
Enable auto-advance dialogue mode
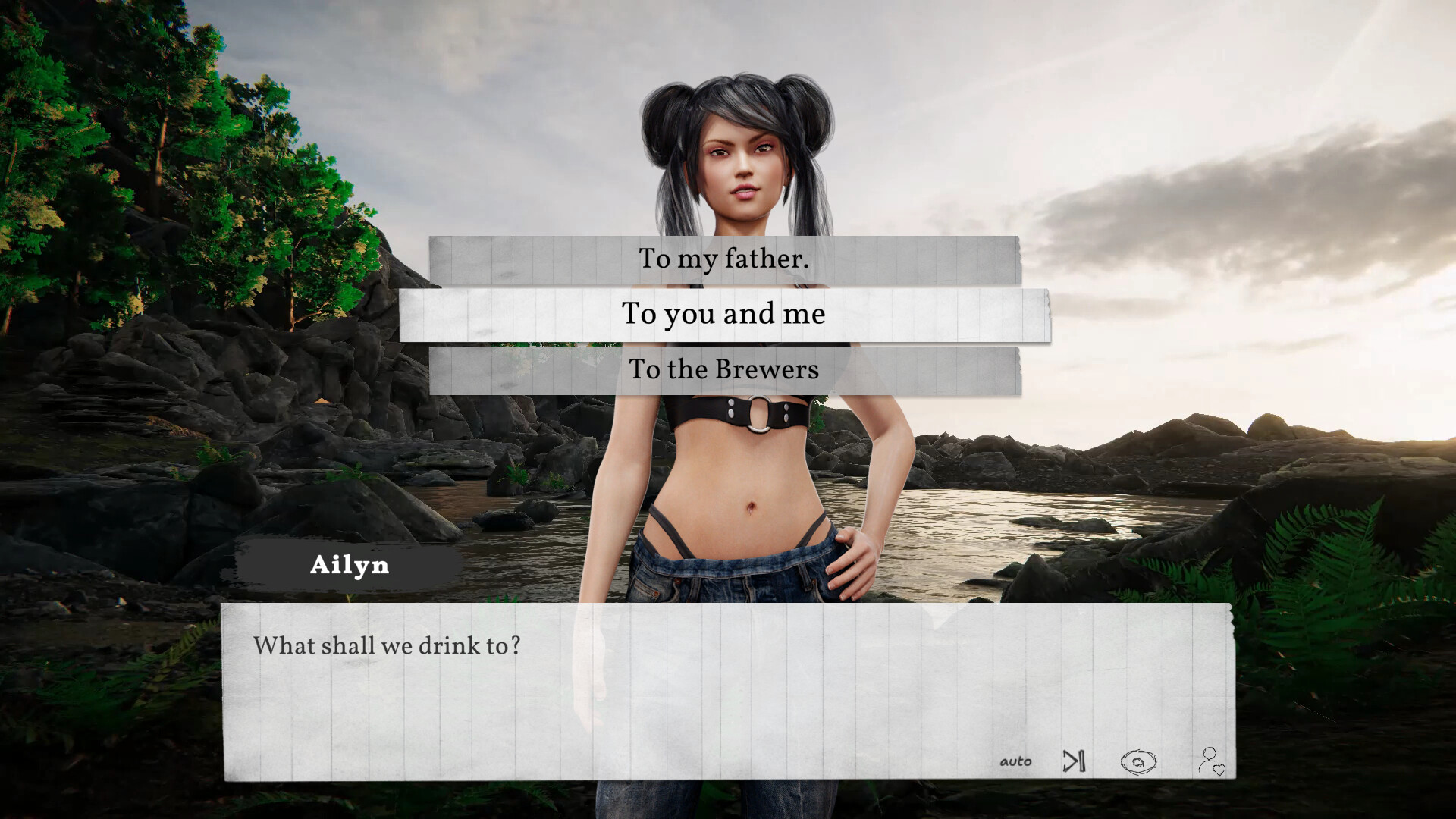tap(1016, 761)
